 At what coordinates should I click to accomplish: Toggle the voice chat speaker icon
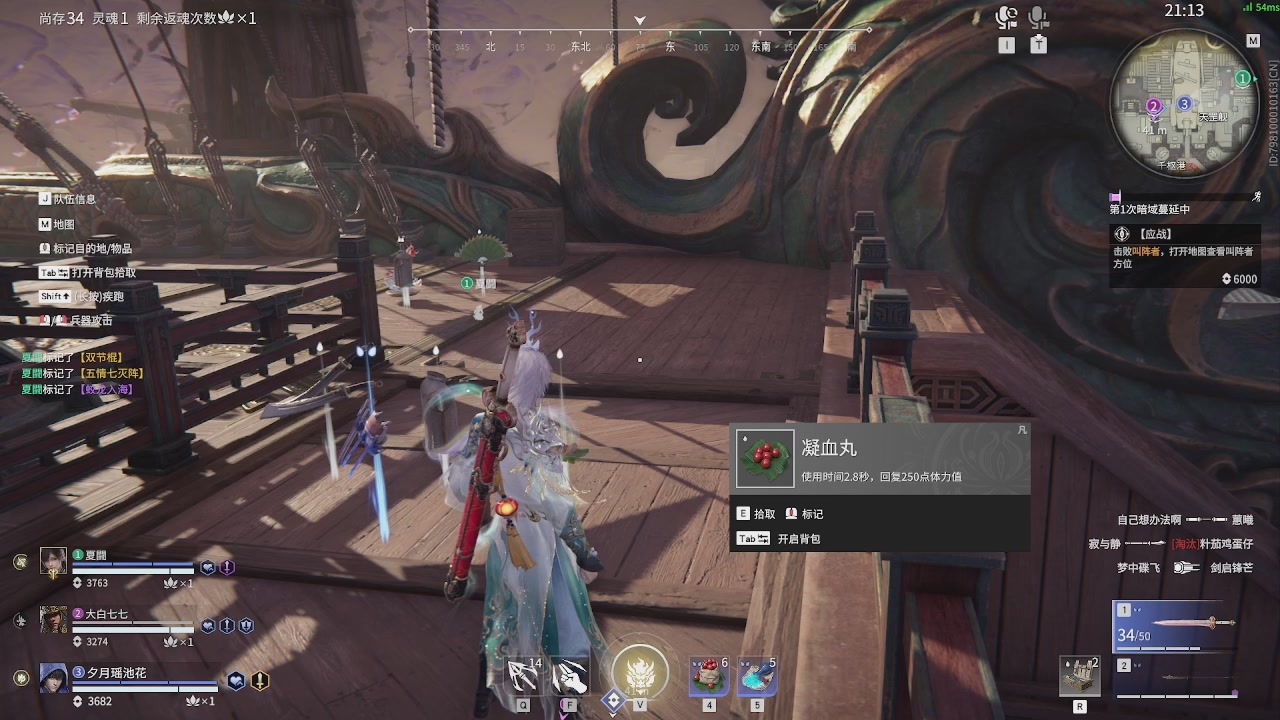(1006, 18)
